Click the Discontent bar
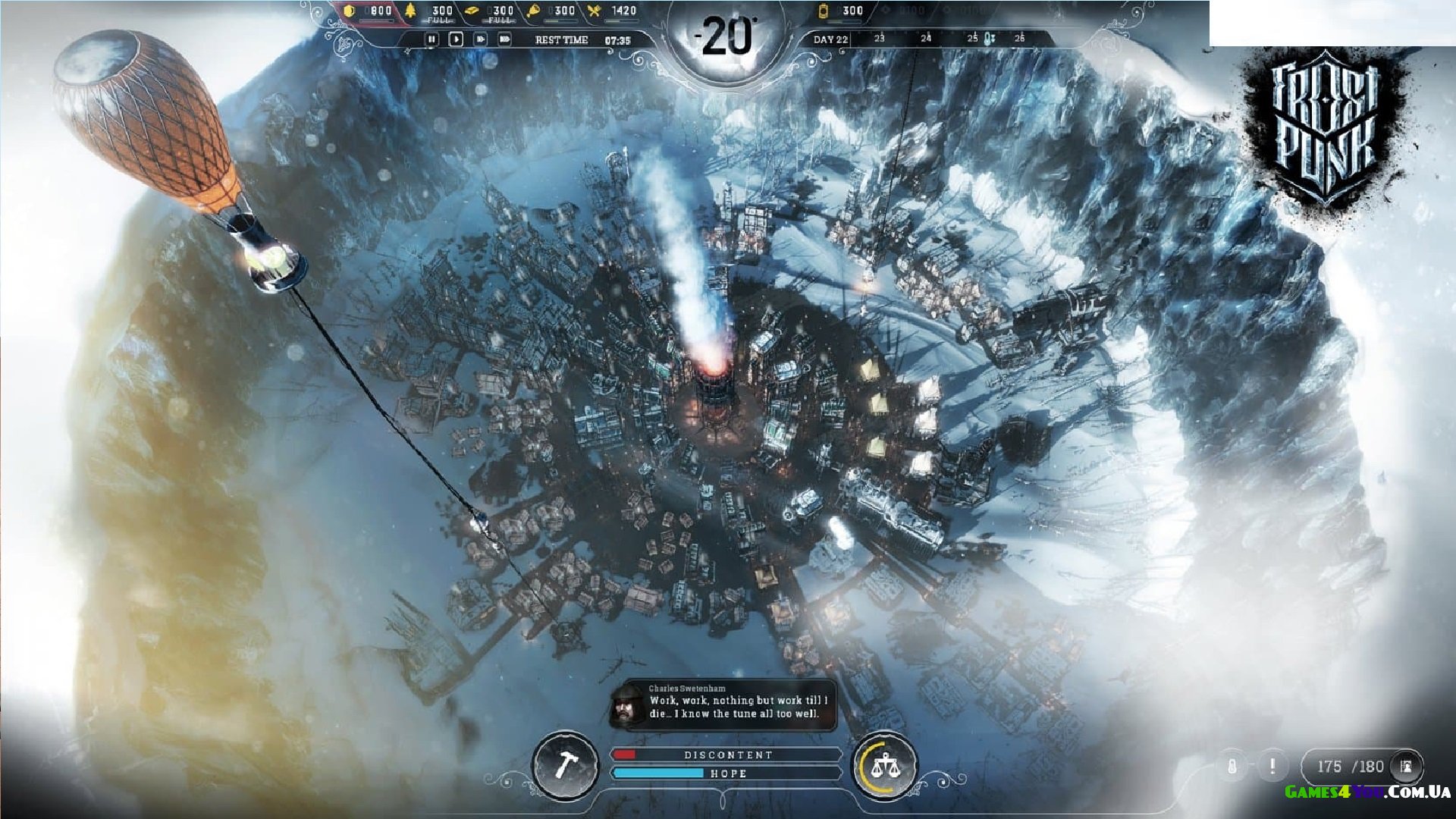 tap(726, 755)
